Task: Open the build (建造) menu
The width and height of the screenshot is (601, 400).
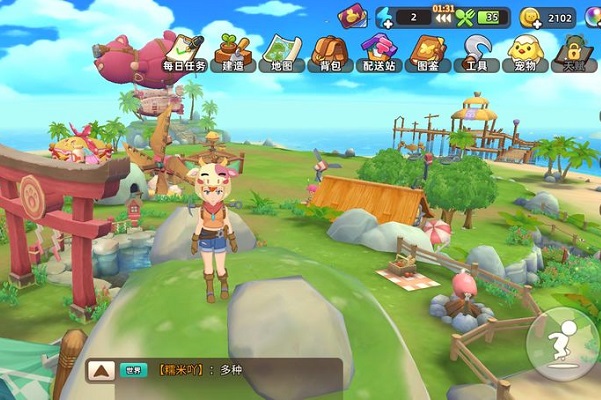Action: (231, 52)
